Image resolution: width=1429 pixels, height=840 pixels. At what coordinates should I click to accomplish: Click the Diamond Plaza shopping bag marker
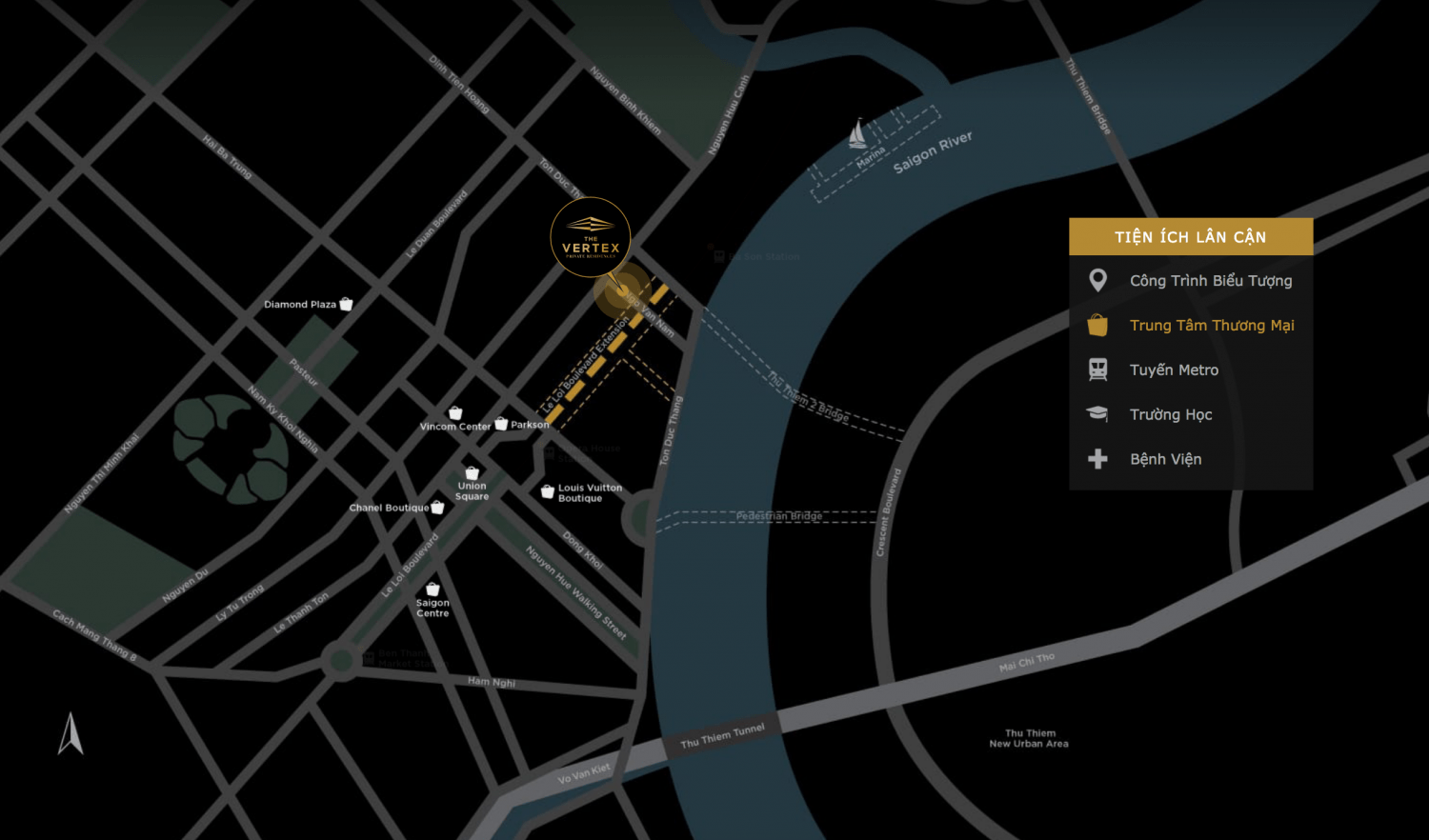click(x=347, y=304)
